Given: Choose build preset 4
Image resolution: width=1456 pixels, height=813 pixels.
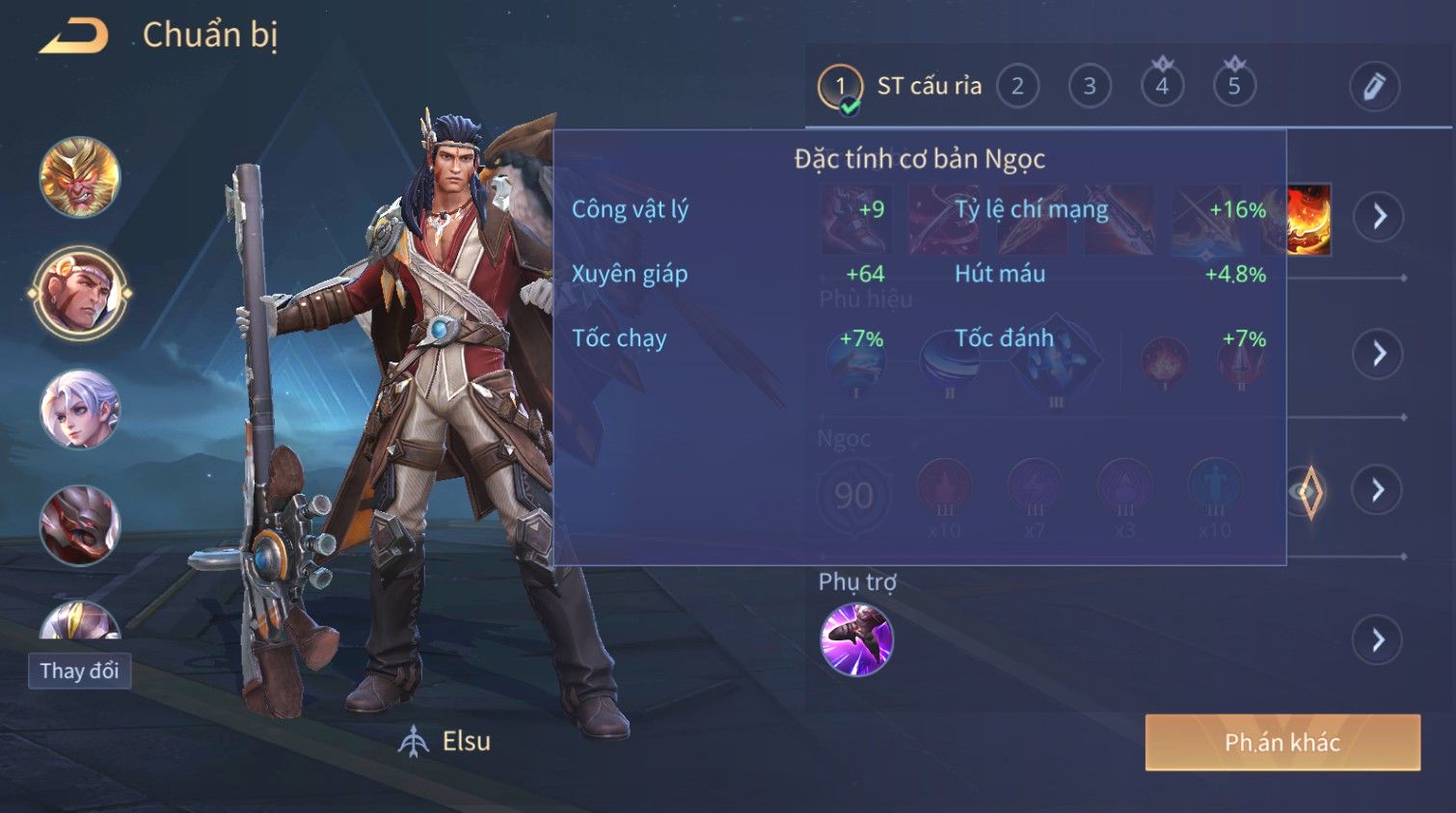Looking at the screenshot, I should (1162, 87).
